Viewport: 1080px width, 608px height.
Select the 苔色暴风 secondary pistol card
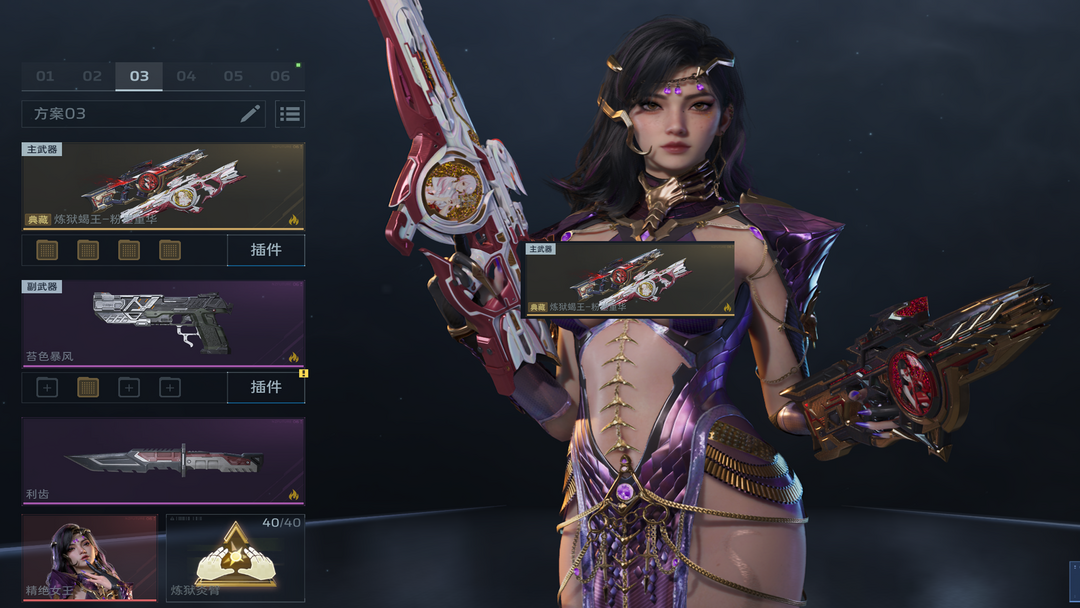tap(163, 323)
